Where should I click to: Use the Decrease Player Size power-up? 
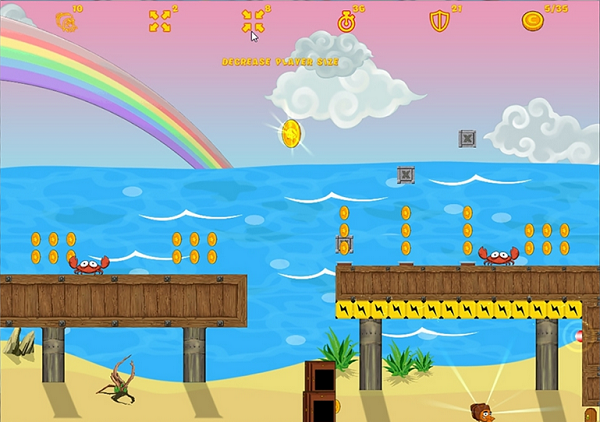pyautogui.click(x=252, y=21)
